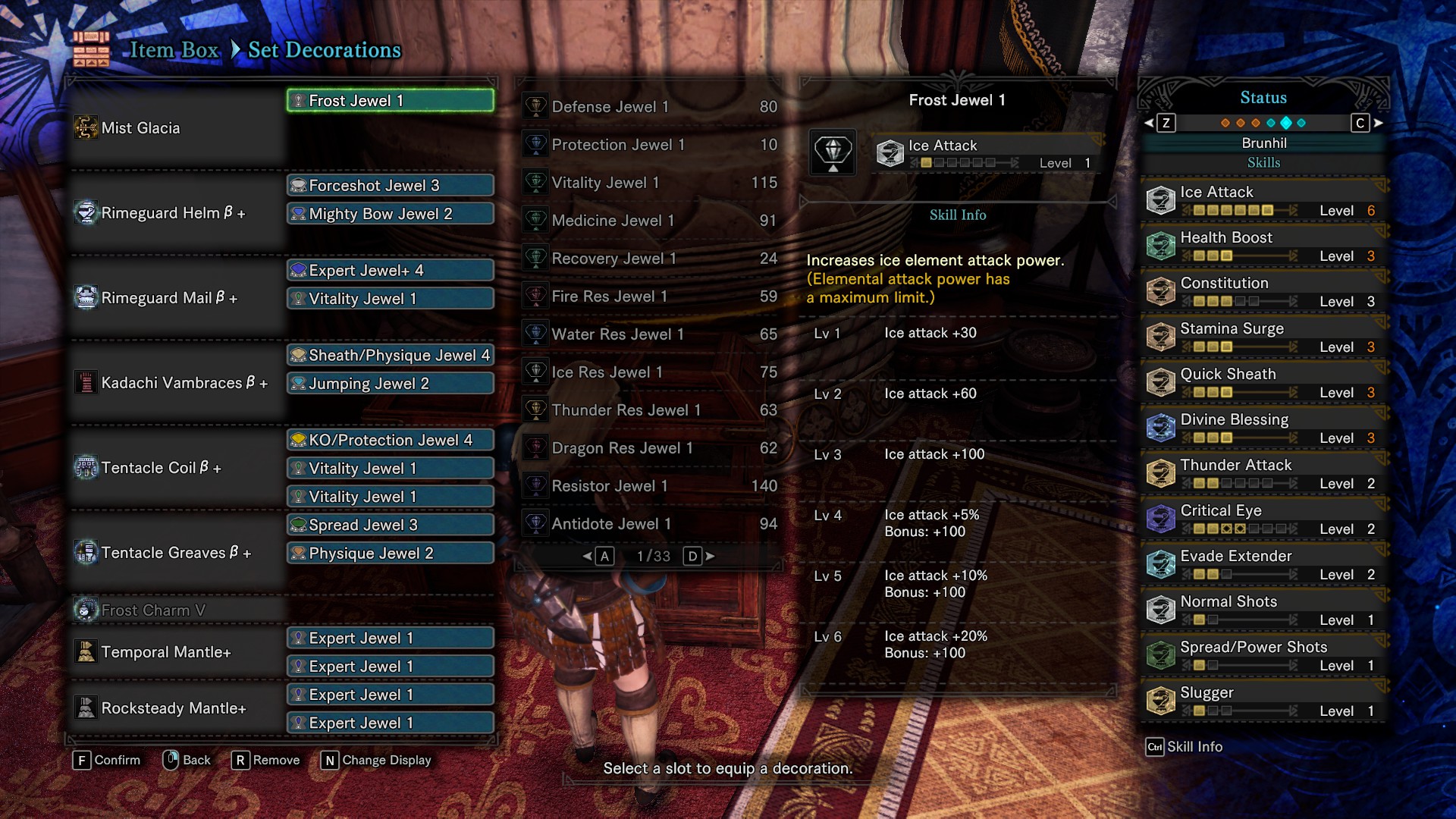Select the Sheath/Physique Jewel 4 slot
Viewport: 1456px width, 819px height.
[391, 356]
